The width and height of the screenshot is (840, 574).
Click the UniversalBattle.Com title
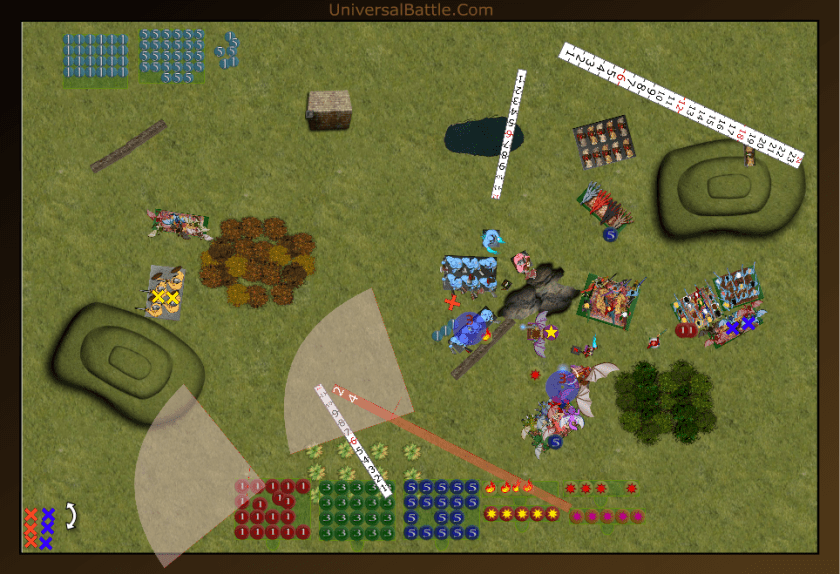[411, 10]
